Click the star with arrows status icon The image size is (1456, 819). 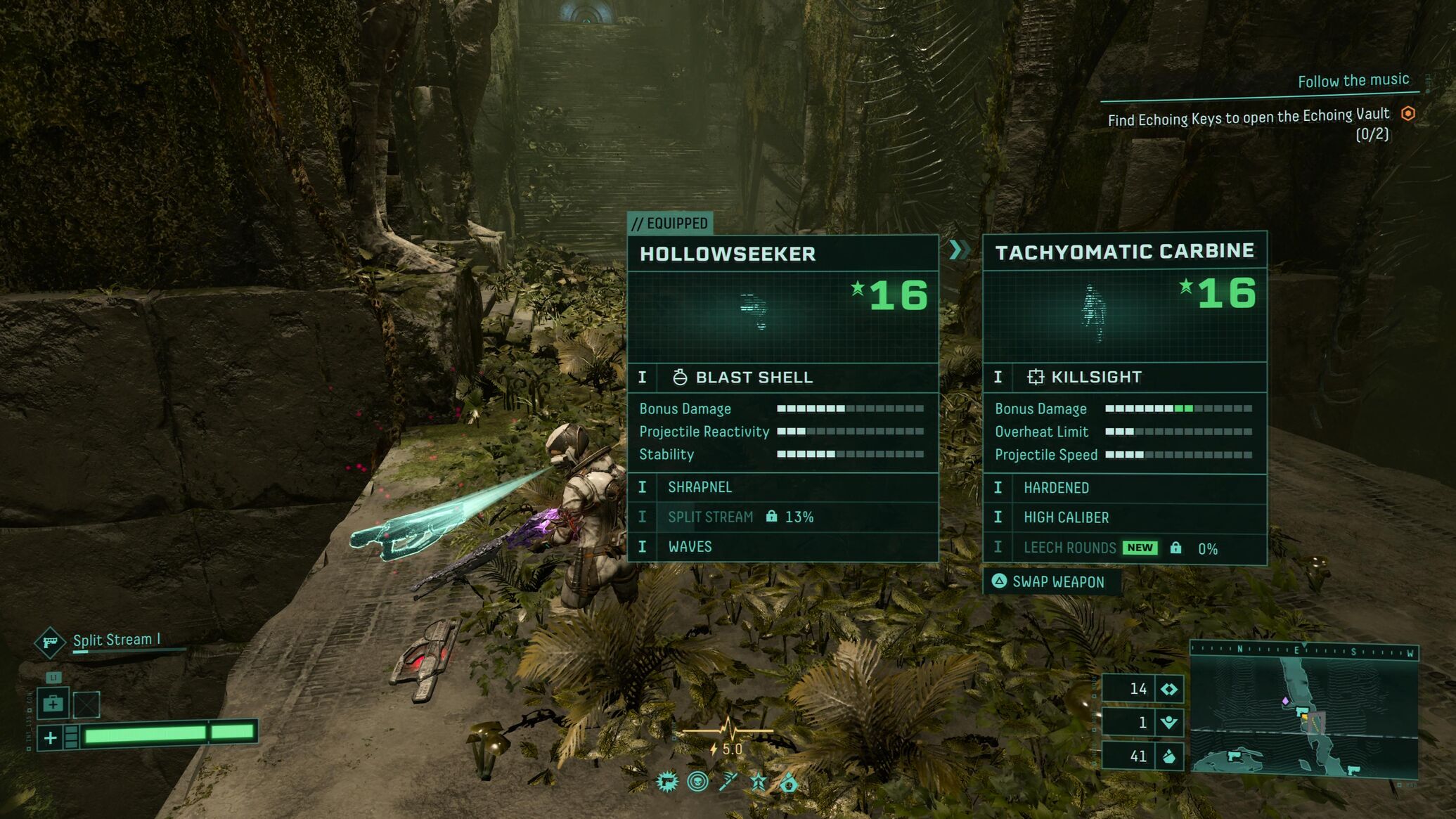point(759,782)
